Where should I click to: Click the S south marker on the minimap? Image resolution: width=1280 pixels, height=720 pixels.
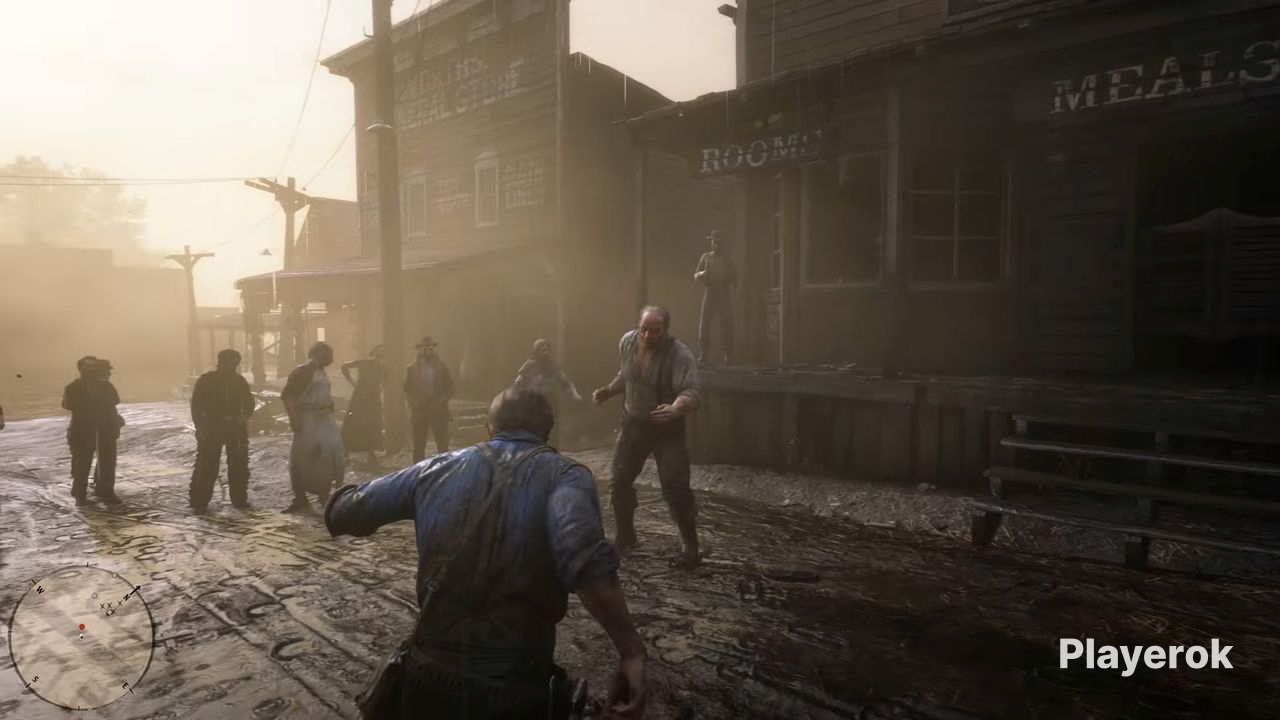pyautogui.click(x=34, y=679)
